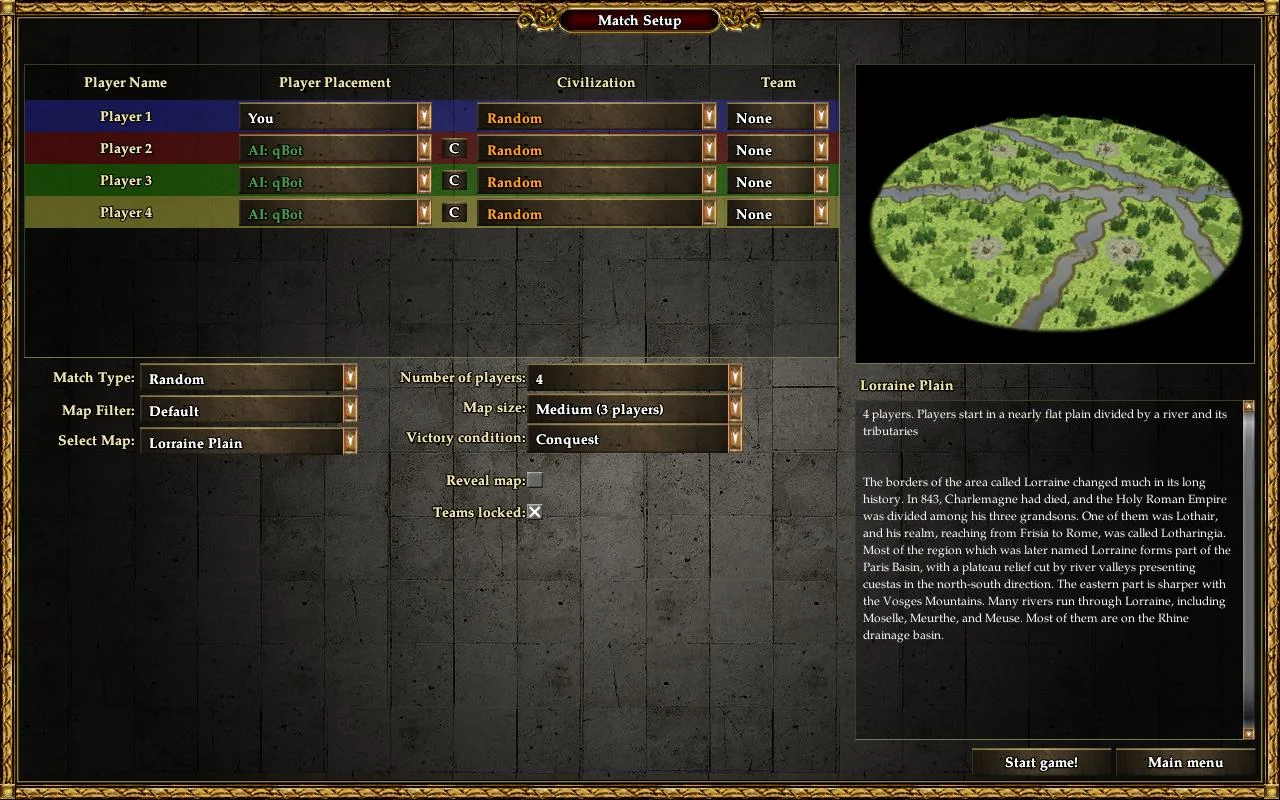Start the game with current settings

tap(1041, 763)
